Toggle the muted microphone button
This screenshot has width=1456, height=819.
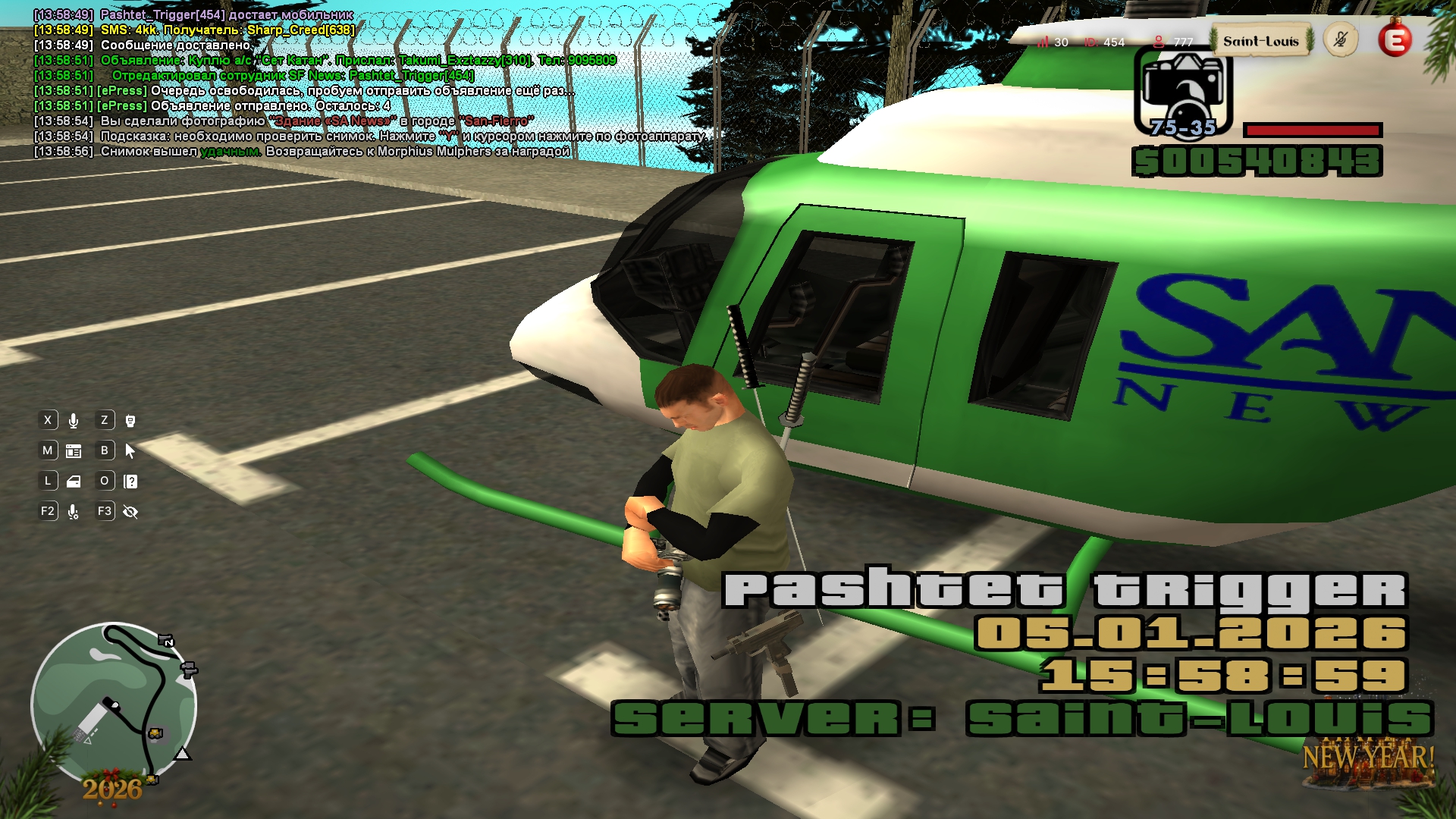click(1340, 40)
